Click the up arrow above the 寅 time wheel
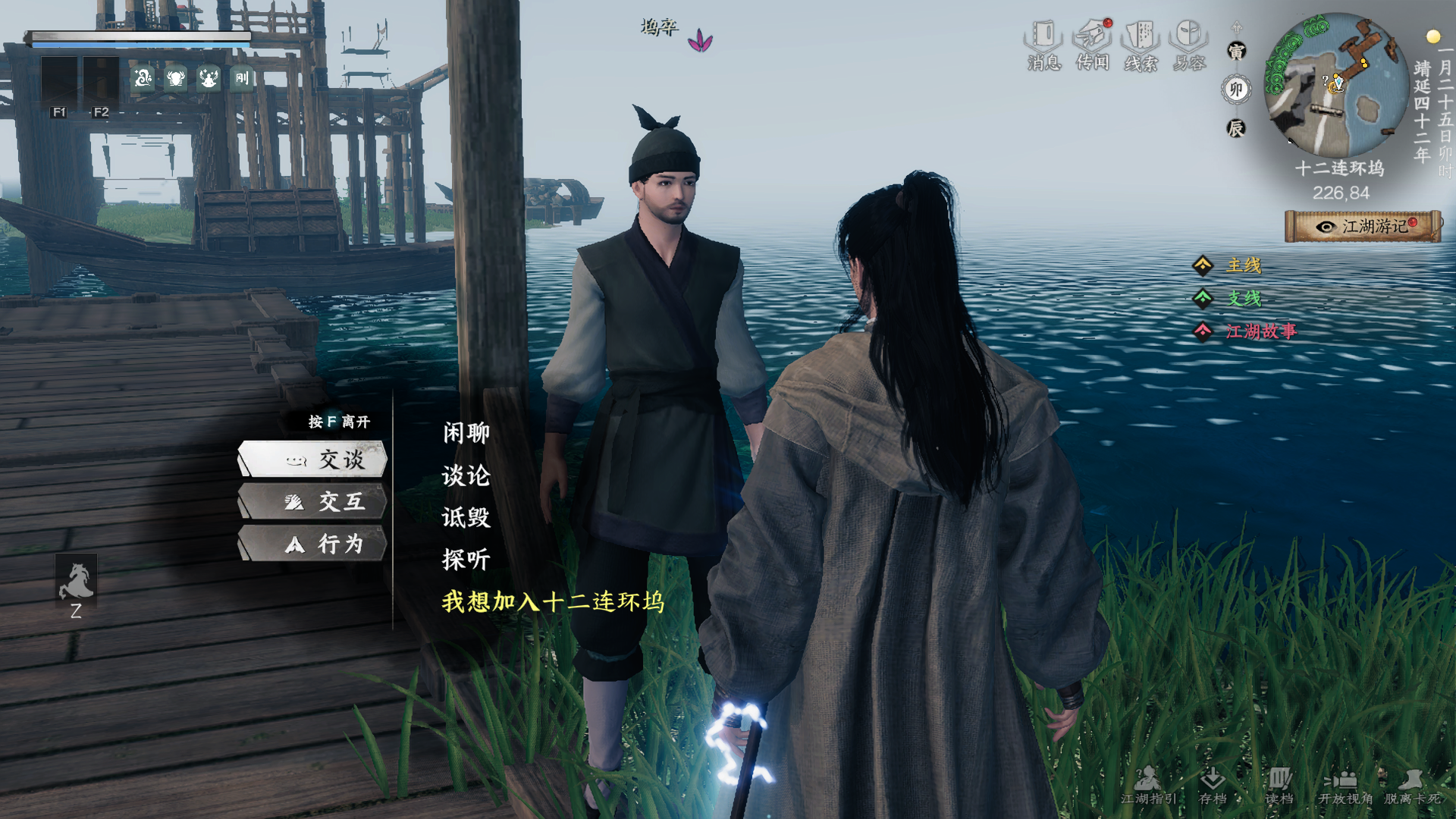The width and height of the screenshot is (1456, 819). point(1236,27)
